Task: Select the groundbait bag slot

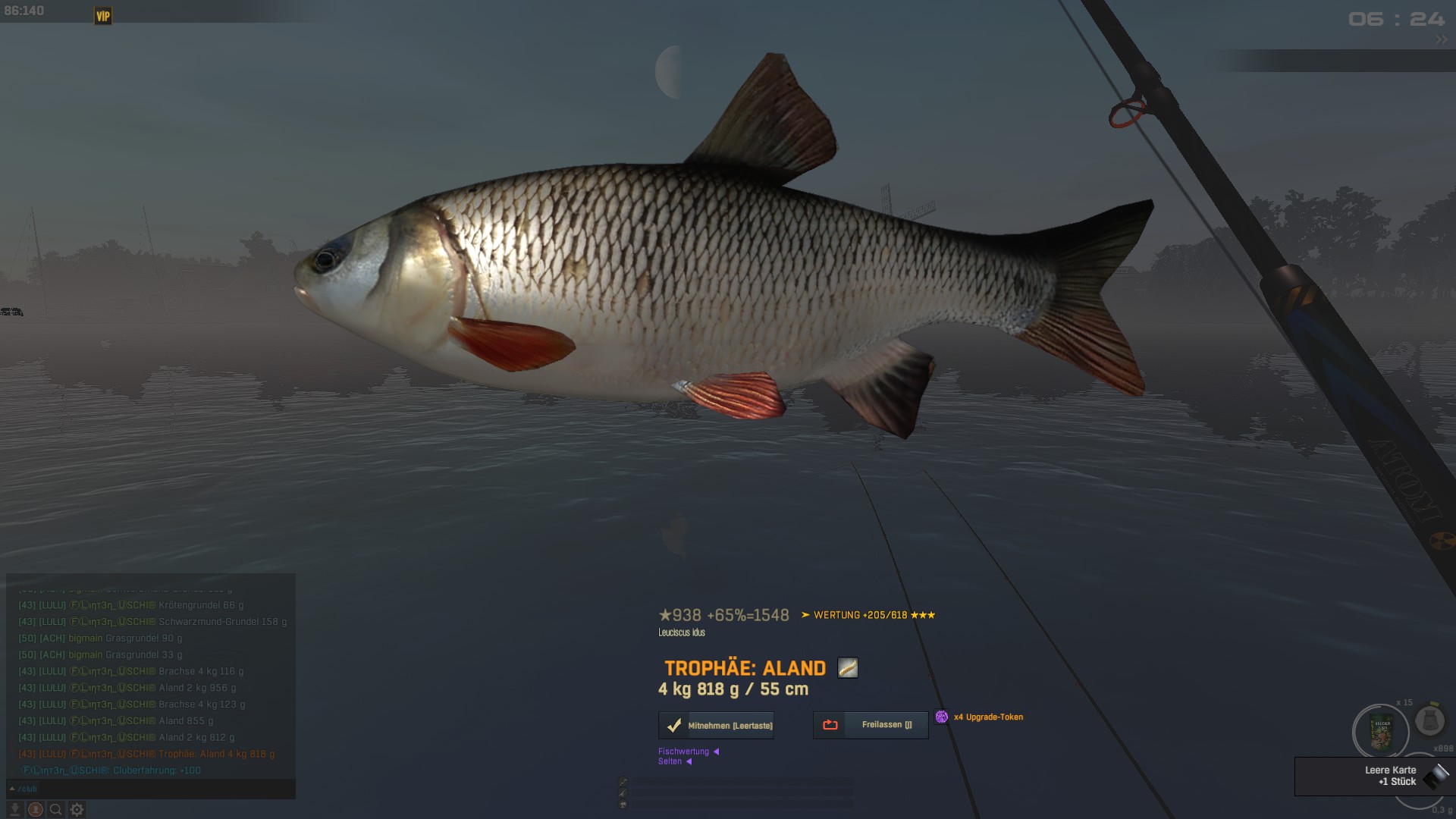Action: pyautogui.click(x=1380, y=732)
